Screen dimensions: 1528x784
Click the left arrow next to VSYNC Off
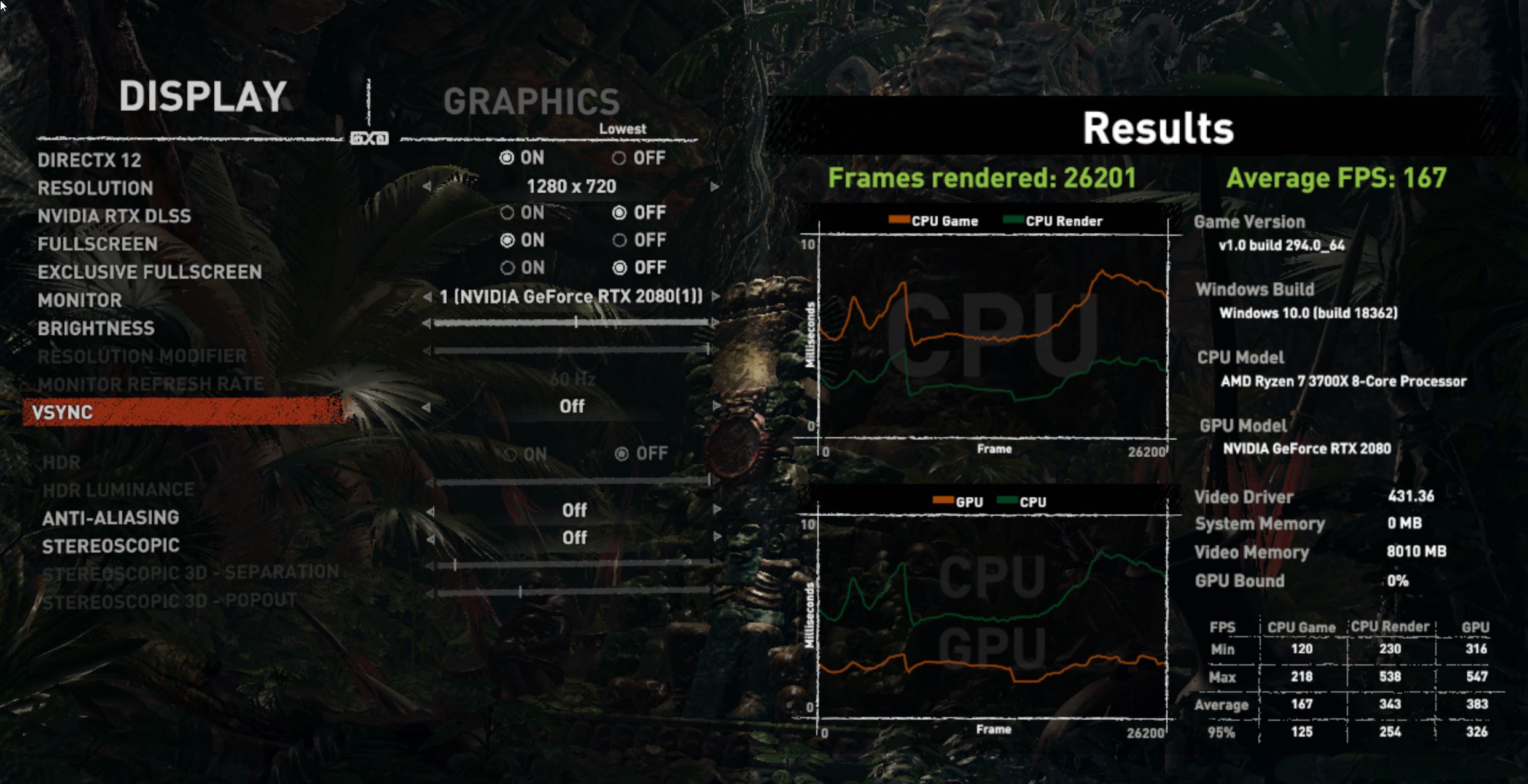[428, 406]
